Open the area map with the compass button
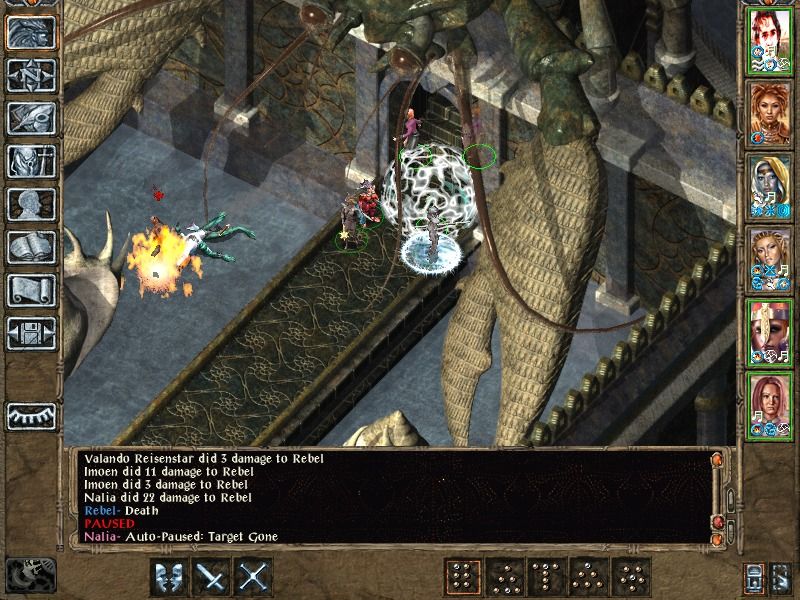800x600 pixels. point(30,75)
